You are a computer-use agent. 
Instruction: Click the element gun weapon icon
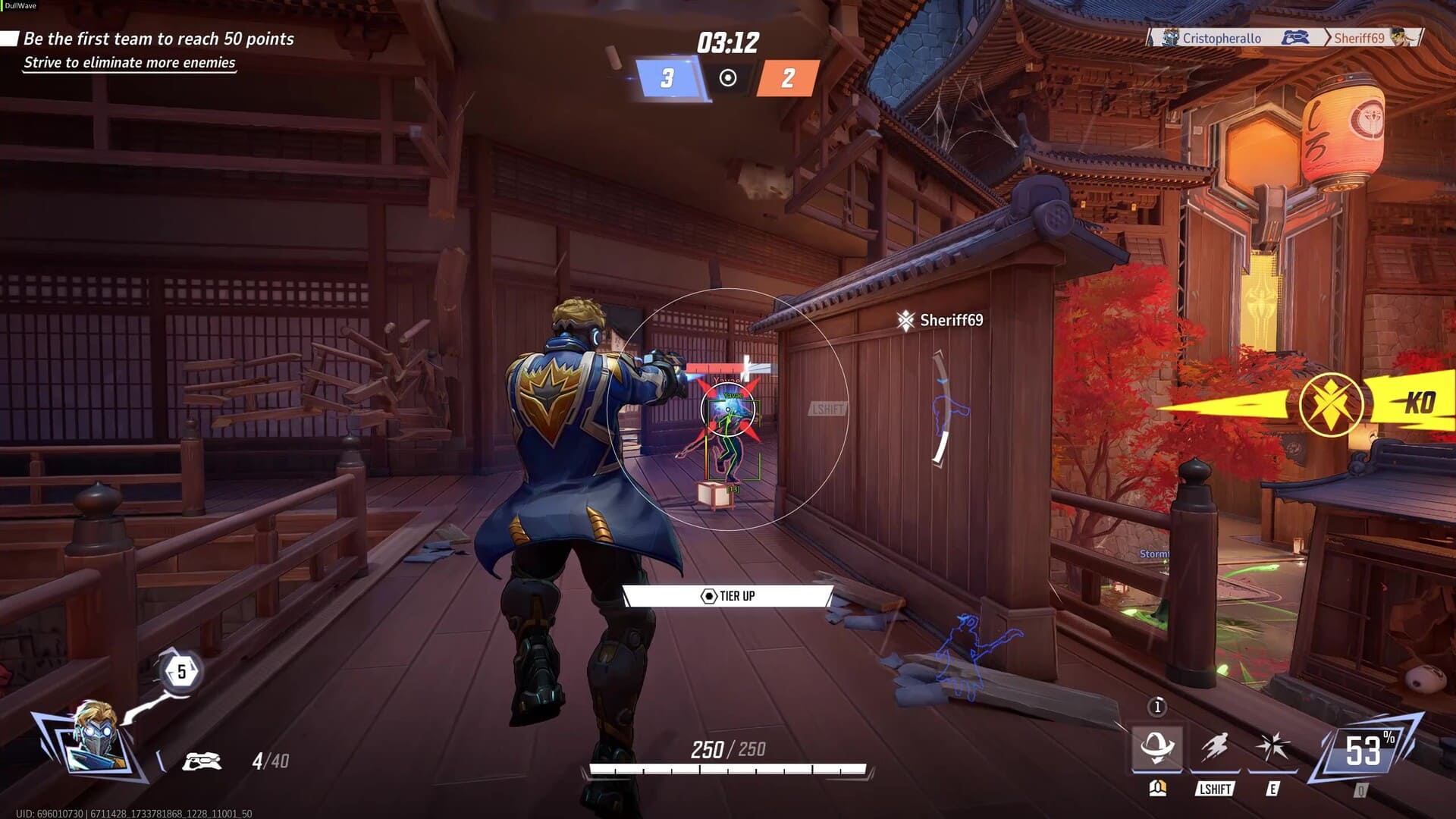(x=202, y=761)
